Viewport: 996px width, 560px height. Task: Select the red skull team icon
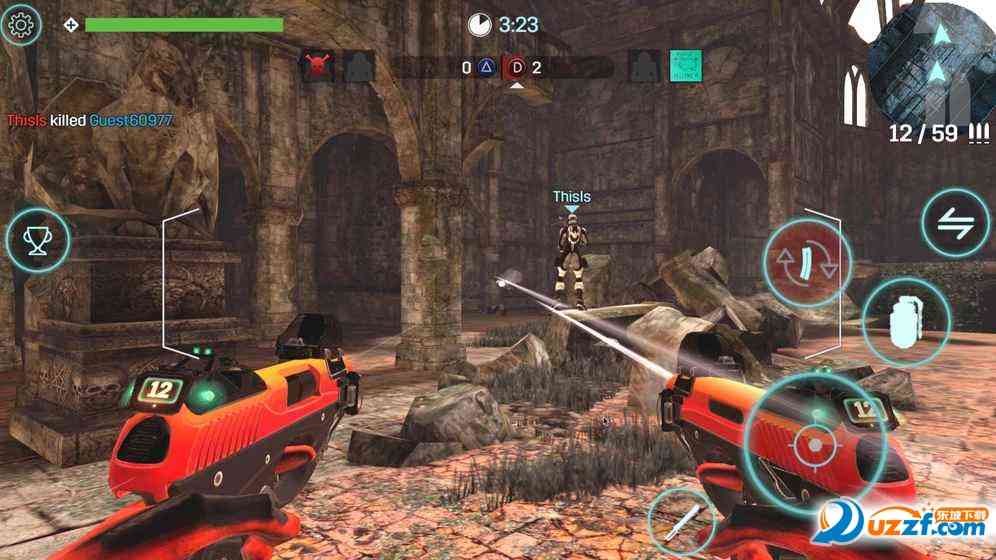(317, 67)
